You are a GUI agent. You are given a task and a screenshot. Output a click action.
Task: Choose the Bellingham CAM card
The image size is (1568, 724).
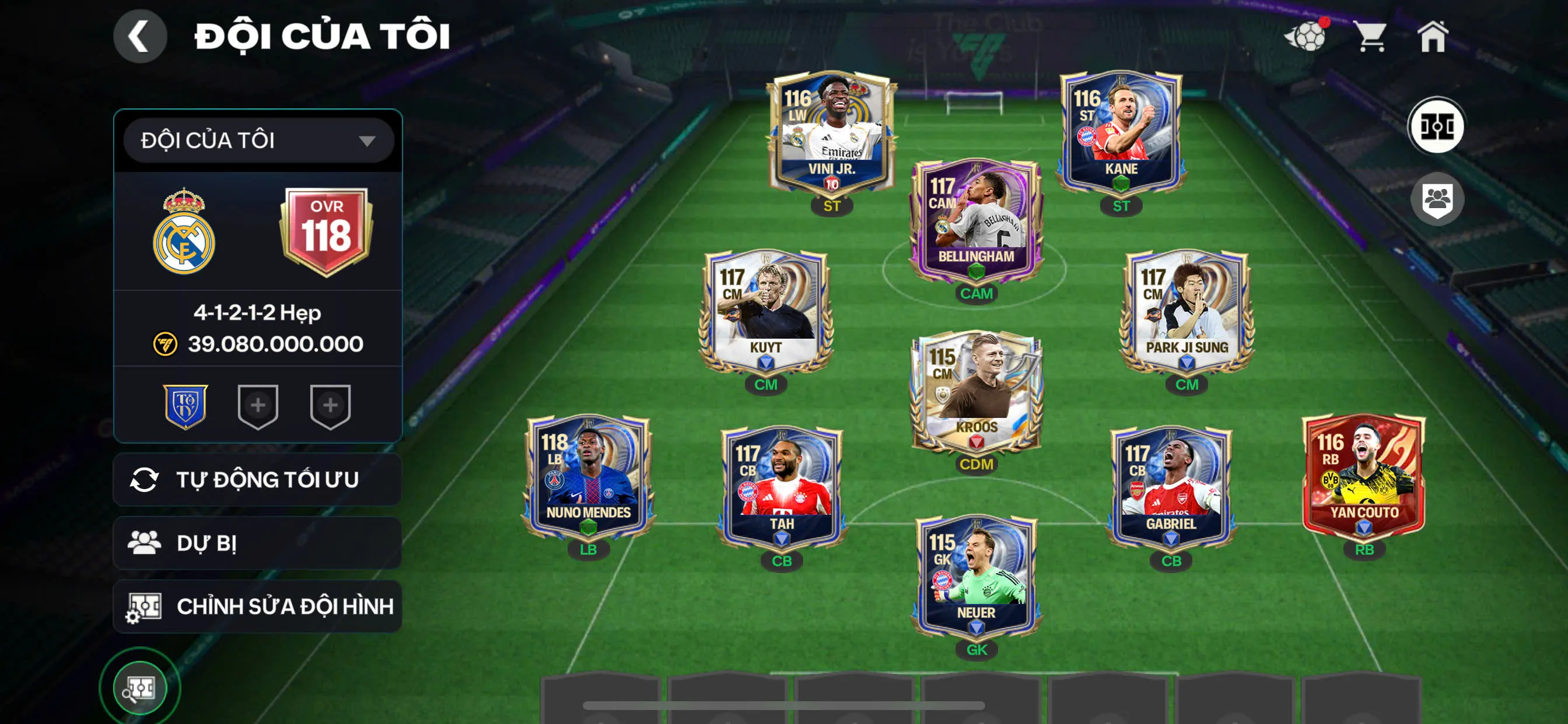point(976,219)
